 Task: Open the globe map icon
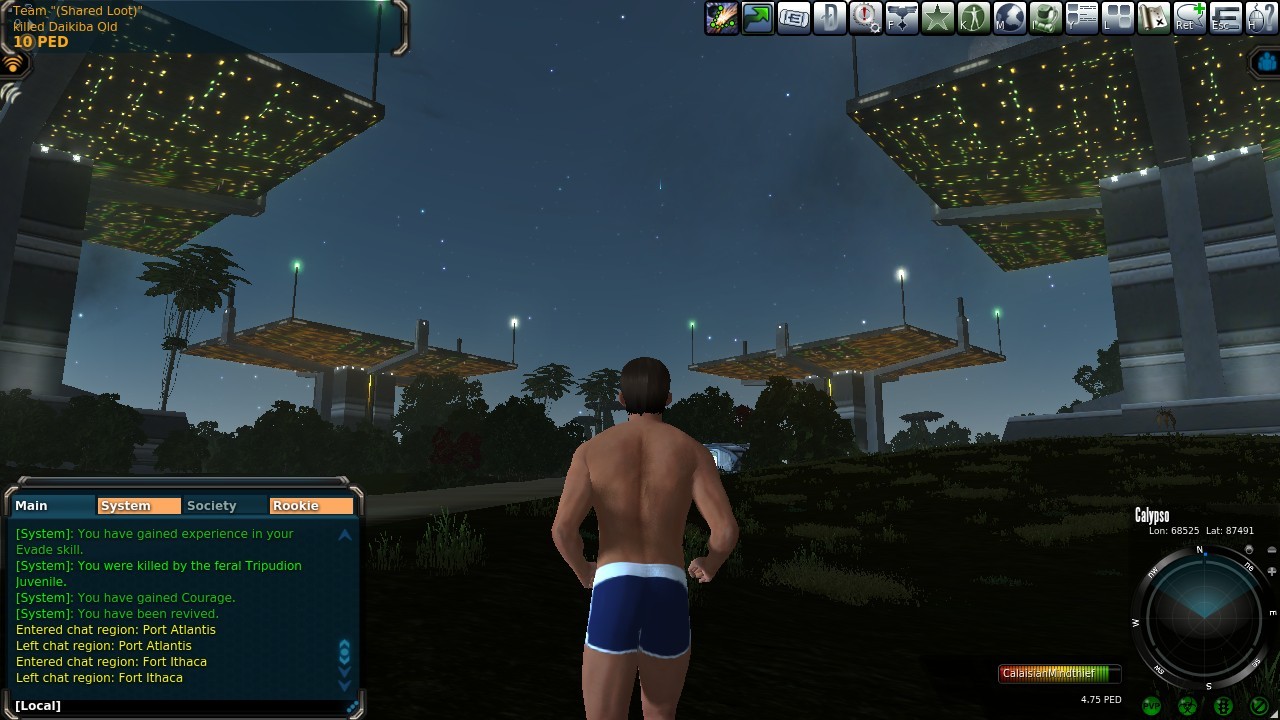pyautogui.click(x=1010, y=18)
